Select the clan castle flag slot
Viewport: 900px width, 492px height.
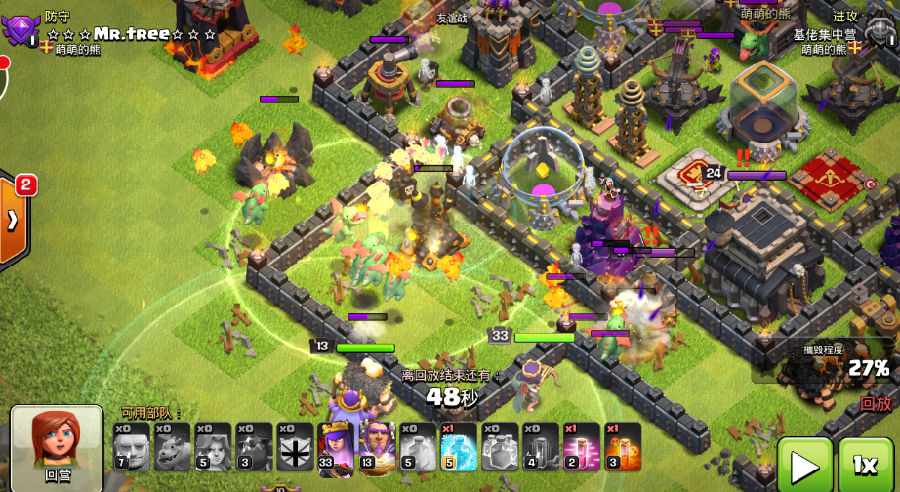295,446
